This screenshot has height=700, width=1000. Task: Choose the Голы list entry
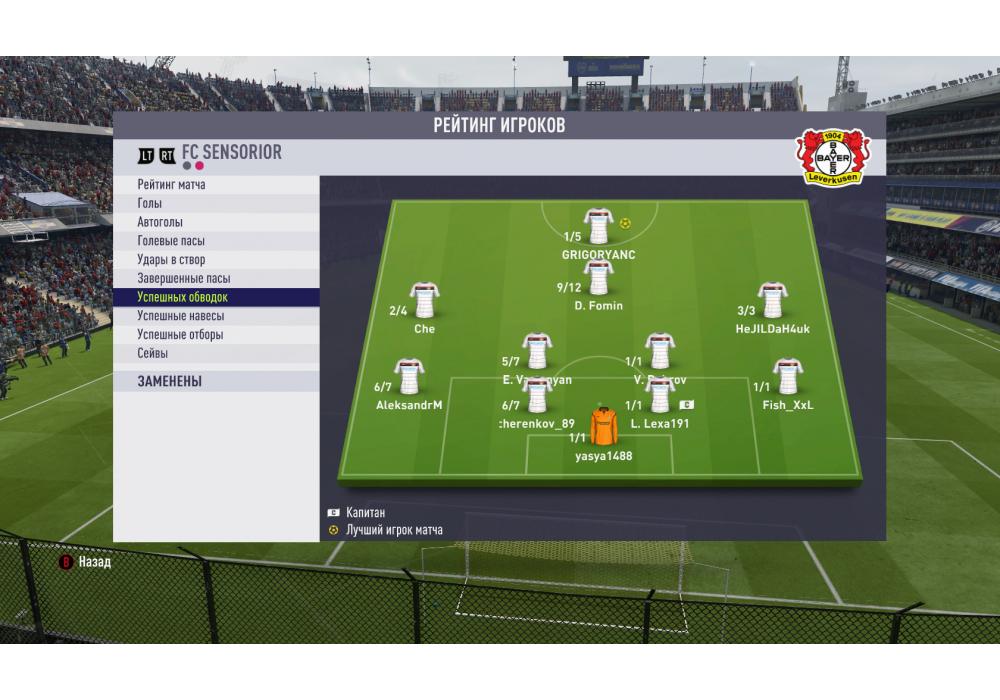[216, 204]
